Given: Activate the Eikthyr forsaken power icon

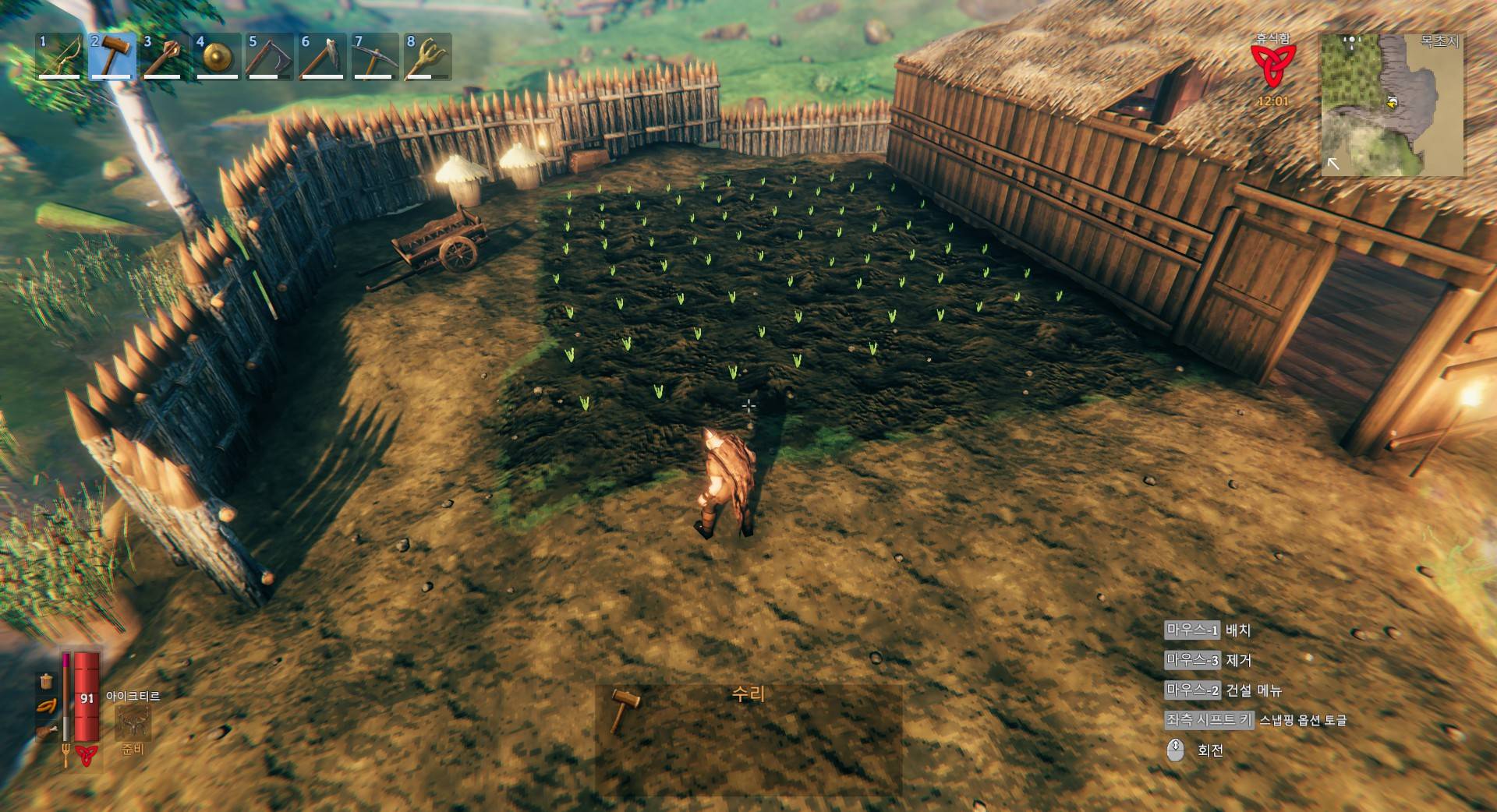Looking at the screenshot, I should tap(133, 723).
